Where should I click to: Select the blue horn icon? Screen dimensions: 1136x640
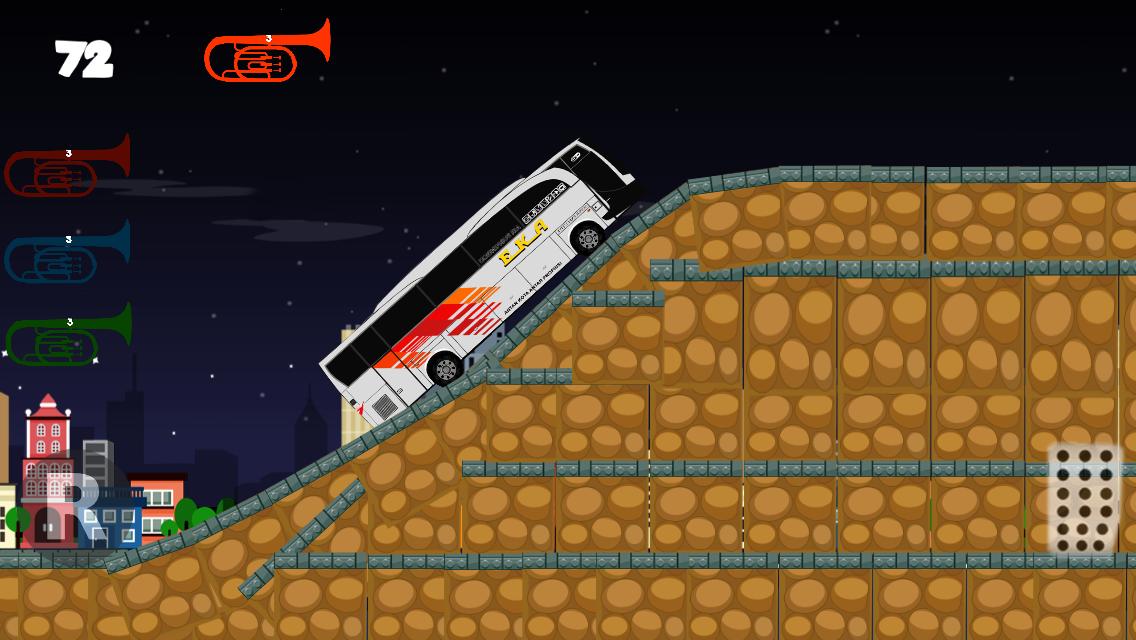tap(67, 253)
